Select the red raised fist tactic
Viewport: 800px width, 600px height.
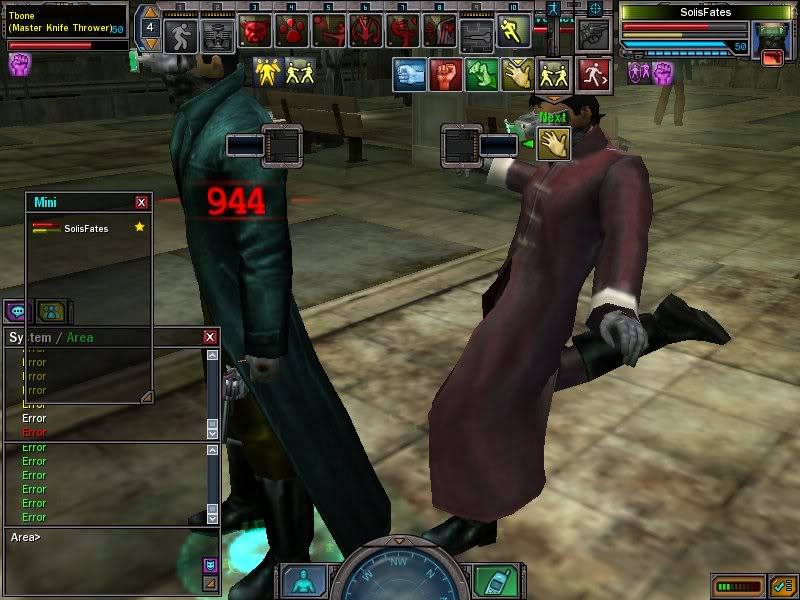446,73
